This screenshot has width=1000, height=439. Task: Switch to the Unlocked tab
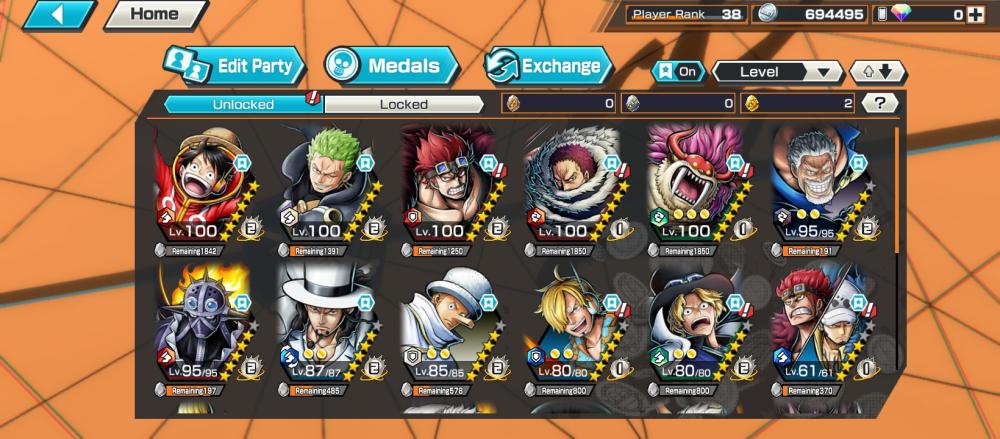(x=243, y=104)
